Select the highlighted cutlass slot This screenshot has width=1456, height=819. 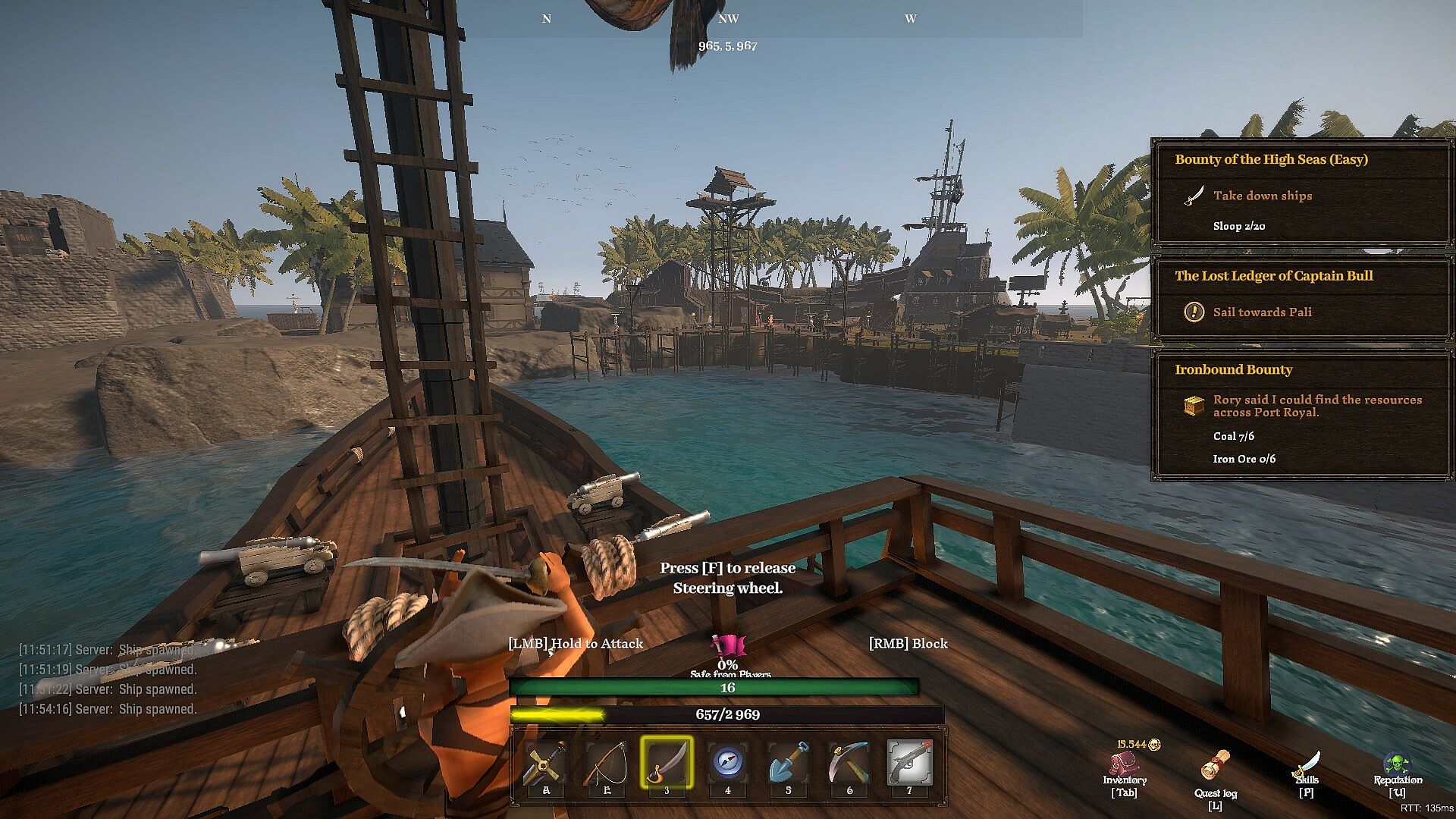[x=667, y=762]
